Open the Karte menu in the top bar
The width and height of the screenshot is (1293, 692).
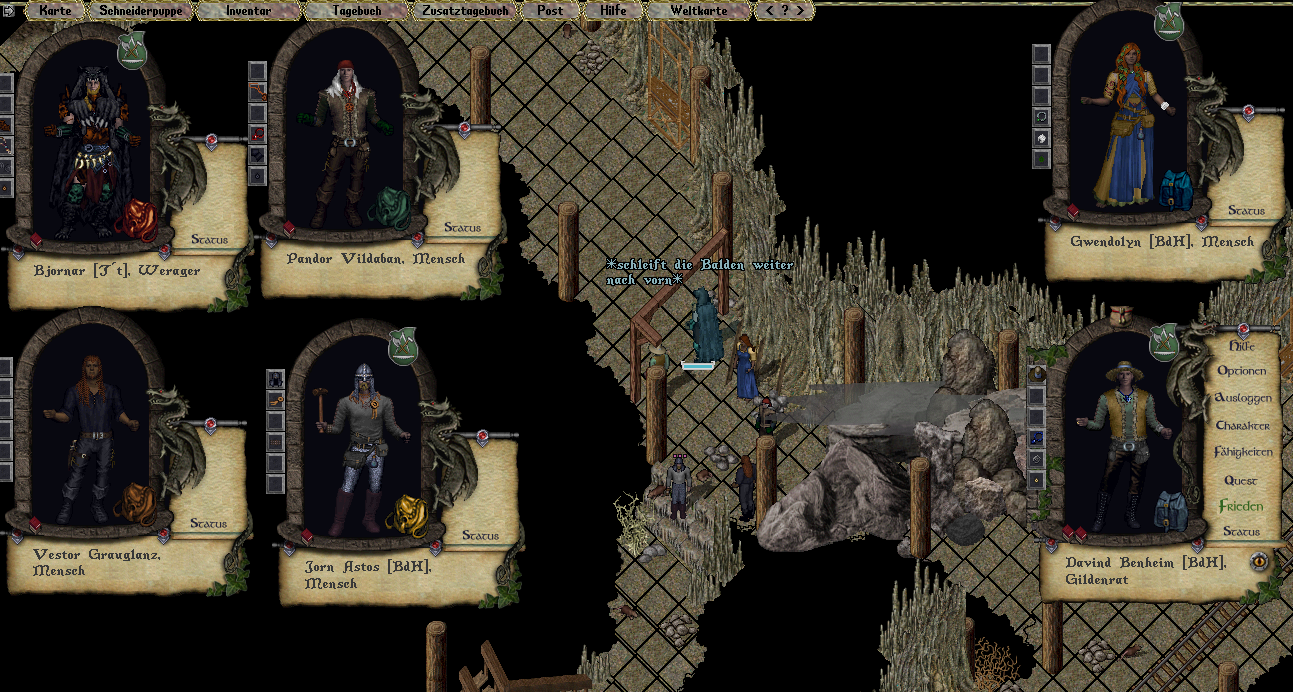[x=56, y=11]
